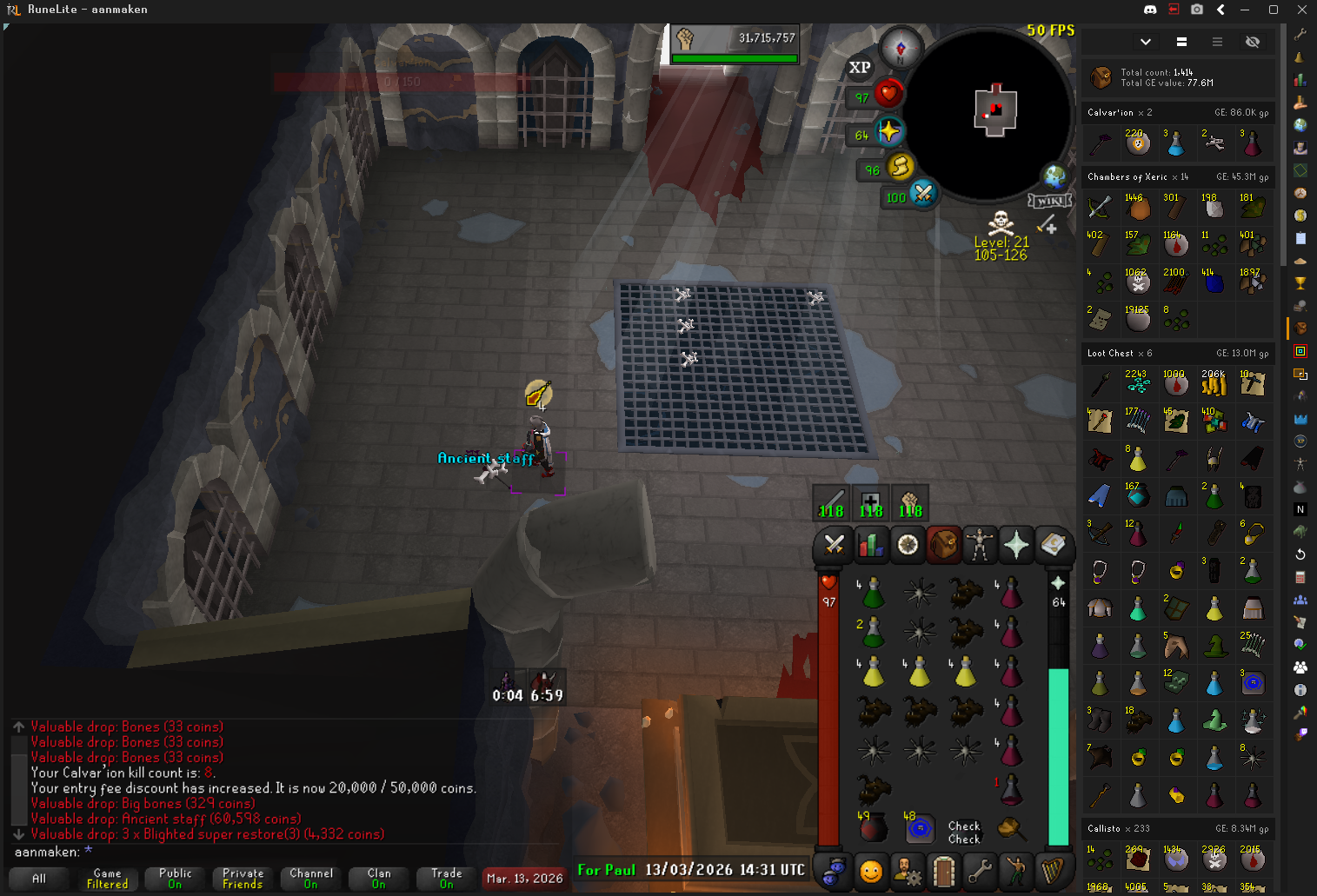The height and width of the screenshot is (896, 1317).
Task: Switch to the Skills tab
Action: pyautogui.click(x=870, y=545)
